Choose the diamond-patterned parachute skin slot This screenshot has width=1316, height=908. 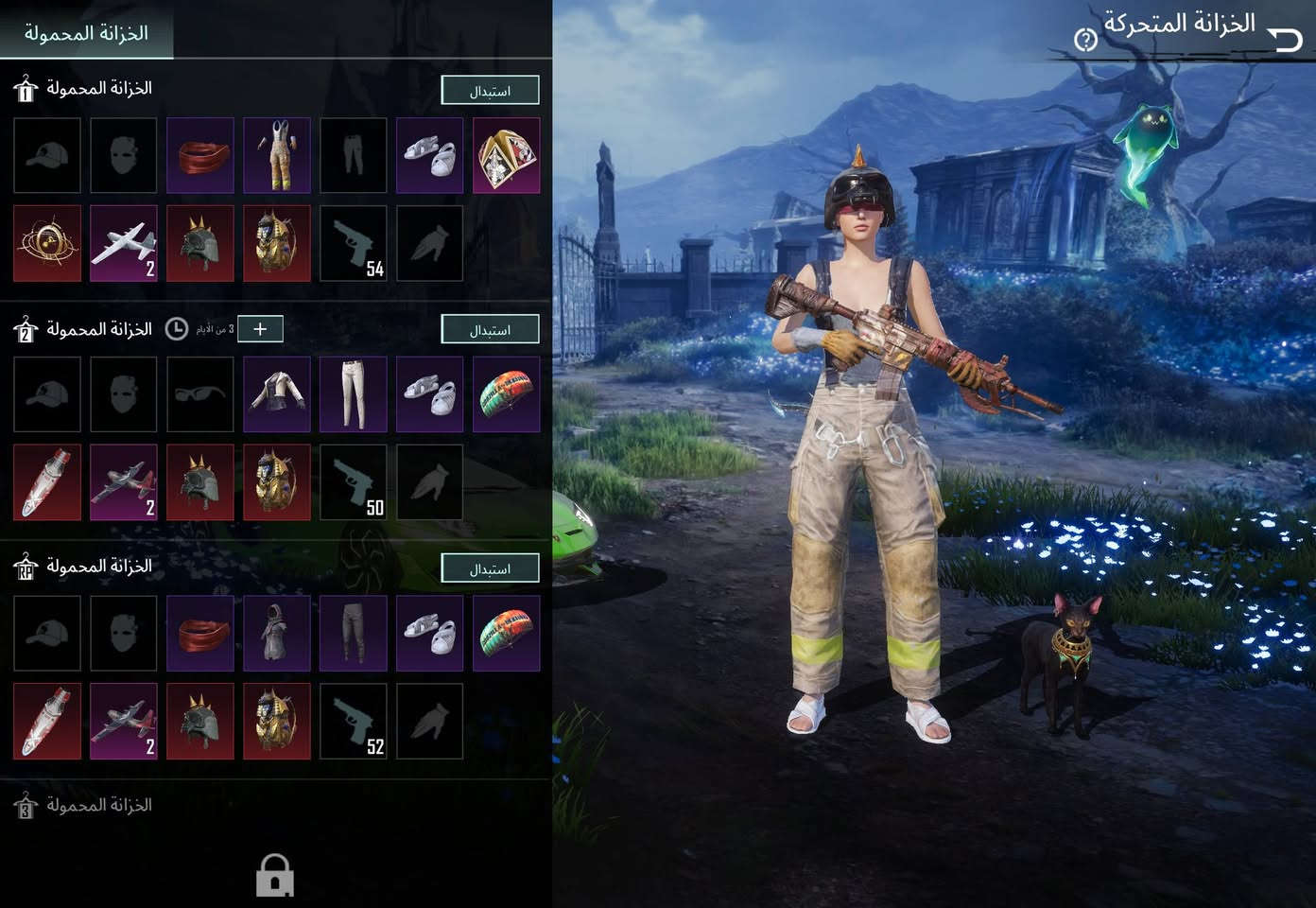point(506,155)
